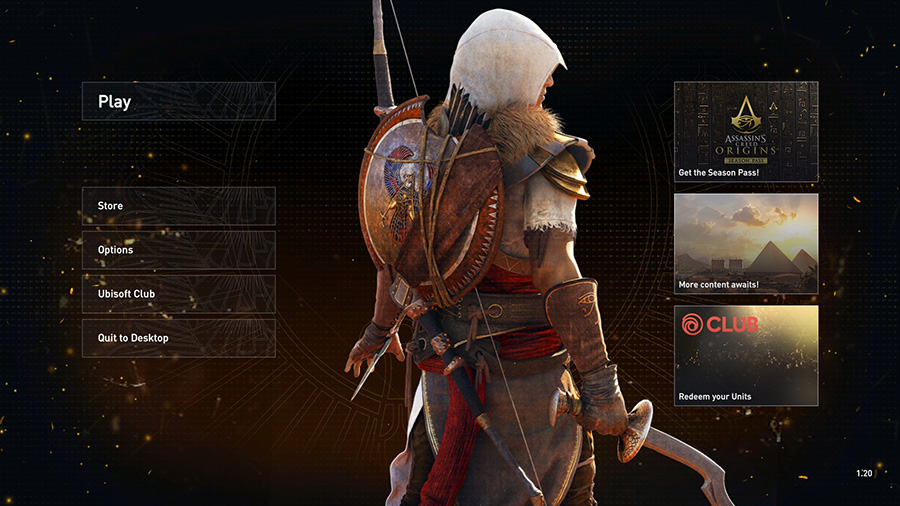Image resolution: width=900 pixels, height=506 pixels.
Task: Start the game with Play
Action: 178,101
